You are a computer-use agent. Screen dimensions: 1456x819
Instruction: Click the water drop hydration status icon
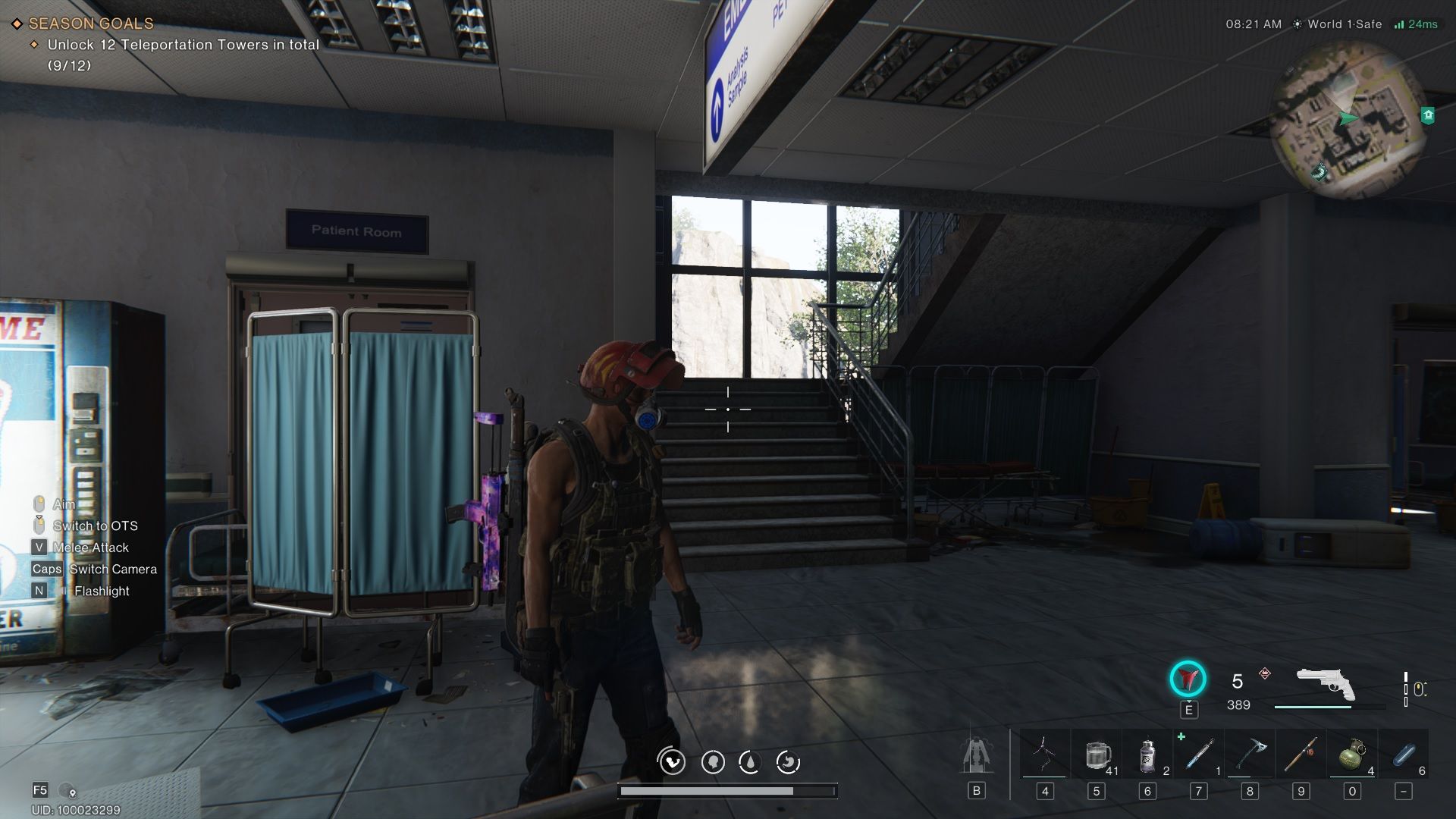pyautogui.click(x=752, y=762)
